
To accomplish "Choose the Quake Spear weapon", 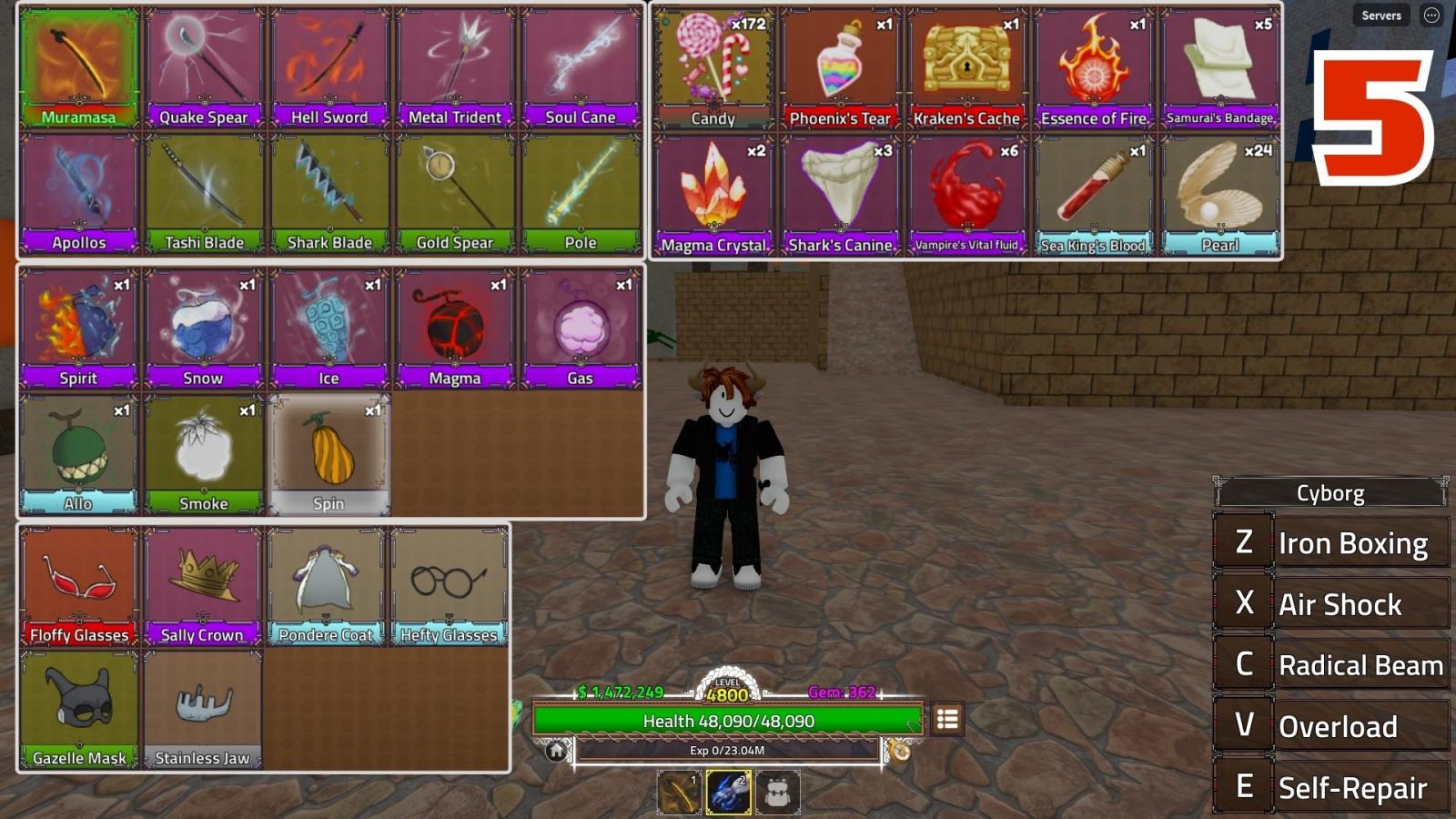I will (x=204, y=67).
